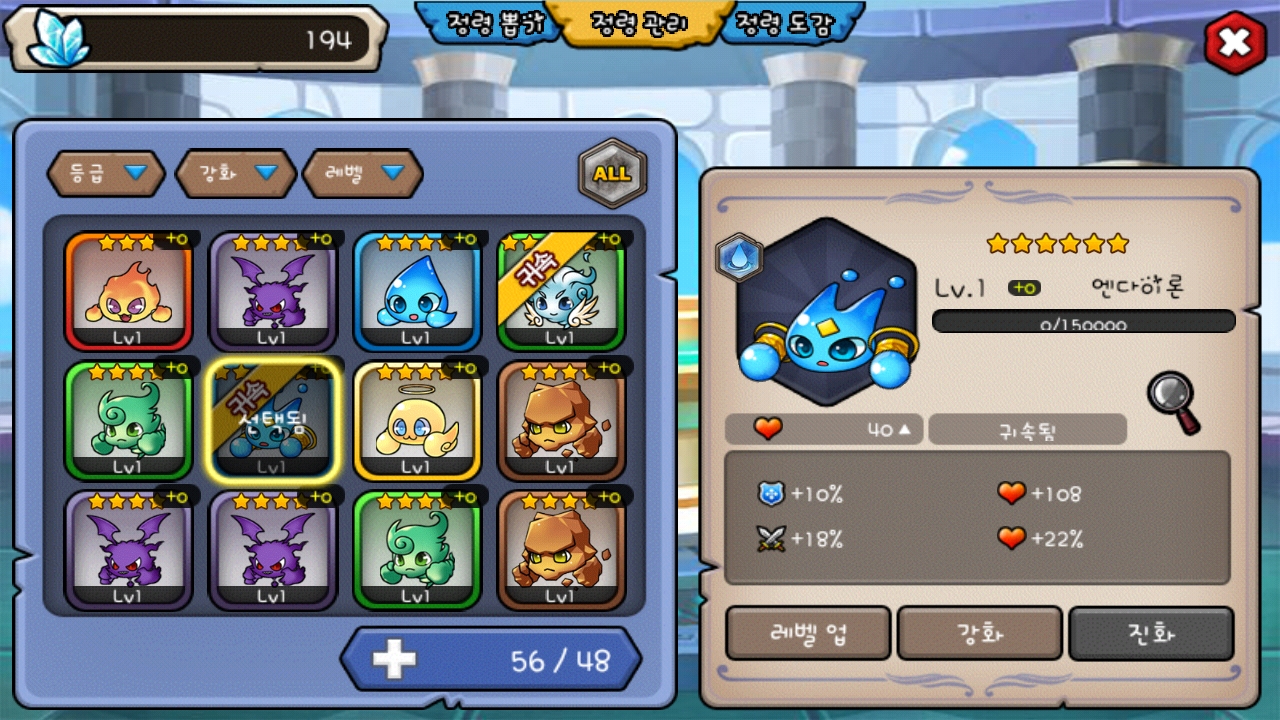Expand spirit storage with plus button
This screenshot has width=1280, height=720.
pos(394,660)
